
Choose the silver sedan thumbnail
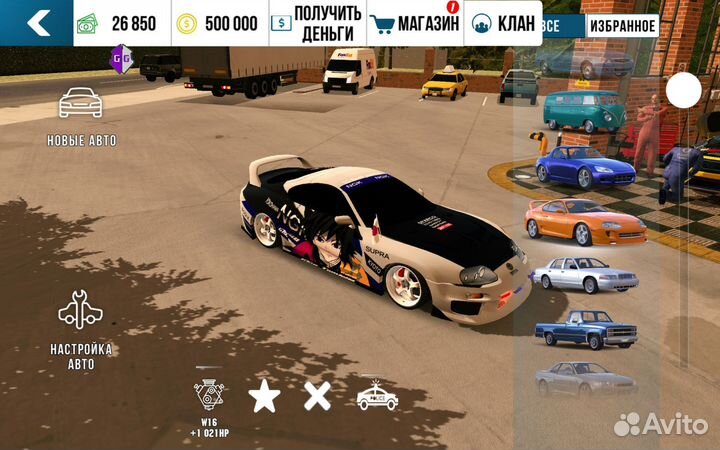pyautogui.click(x=584, y=273)
